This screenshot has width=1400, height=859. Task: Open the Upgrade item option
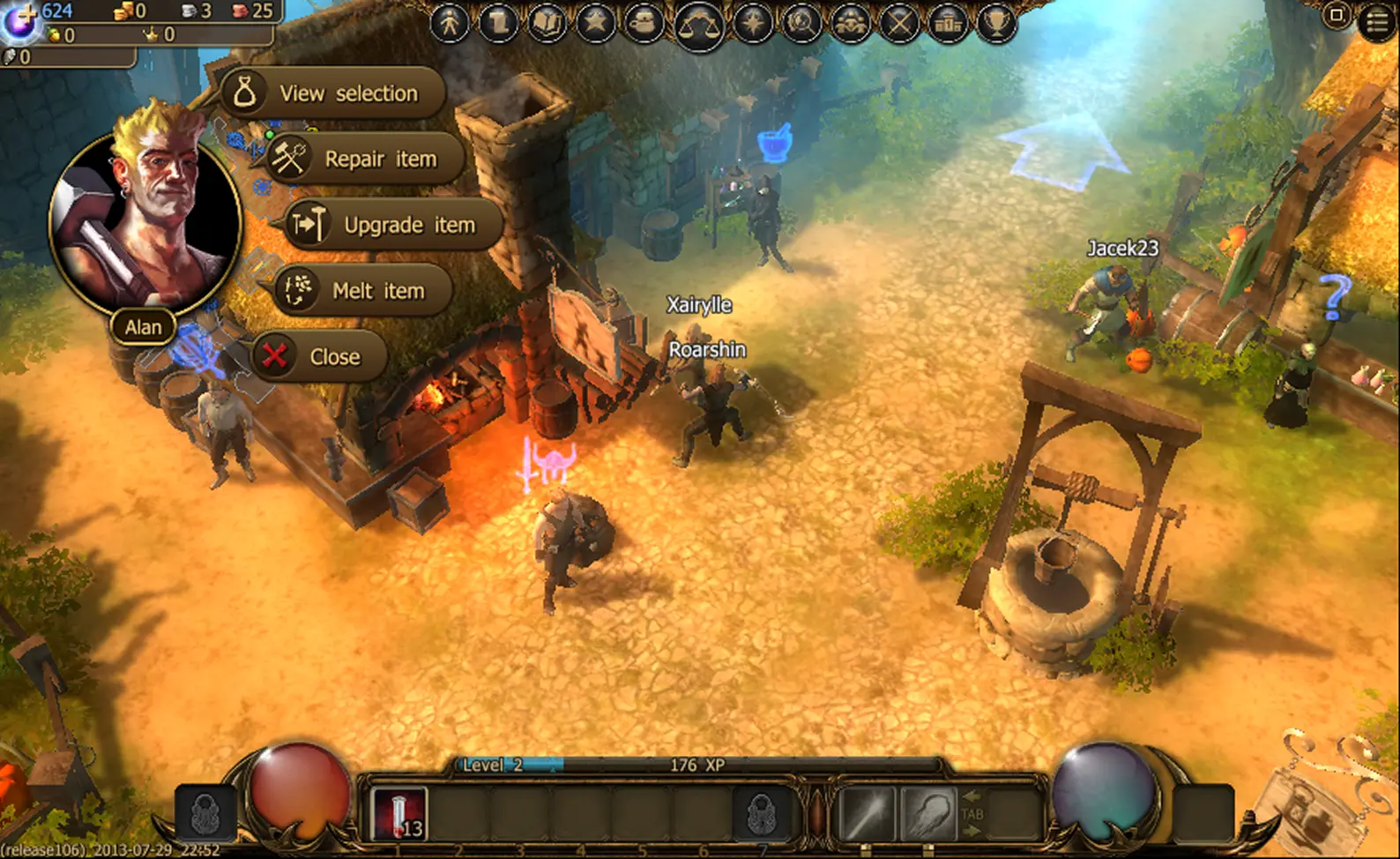click(393, 225)
